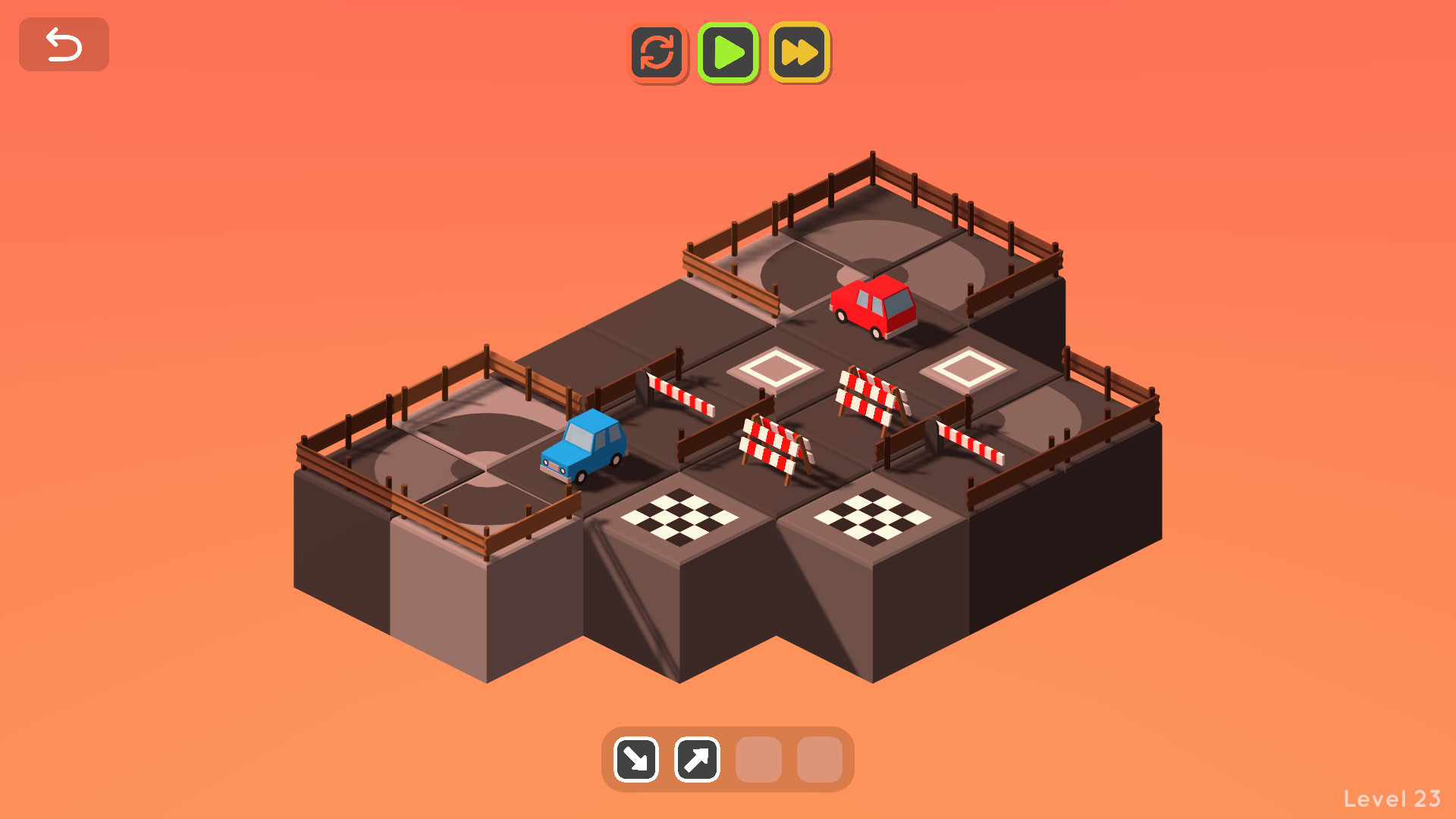The image size is (1456, 819).
Task: Click the right checkered goal tile
Action: (x=872, y=516)
